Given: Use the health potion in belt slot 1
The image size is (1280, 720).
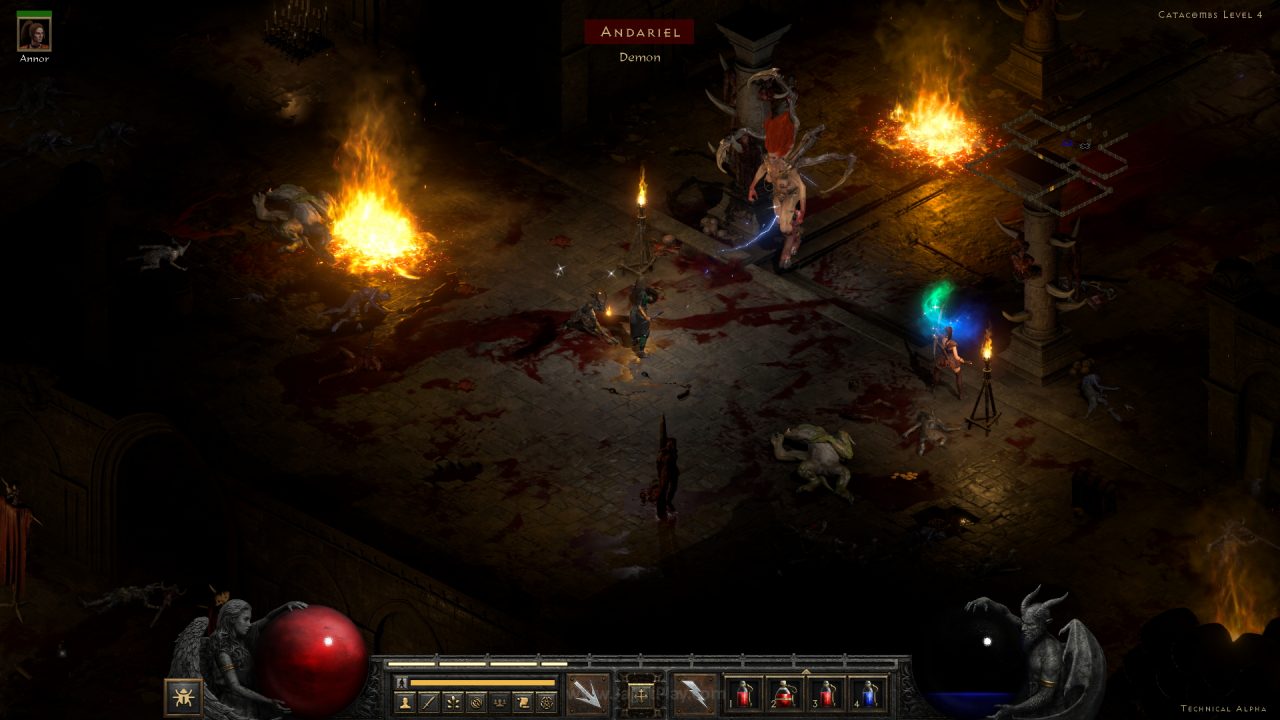Looking at the screenshot, I should click(x=743, y=694).
